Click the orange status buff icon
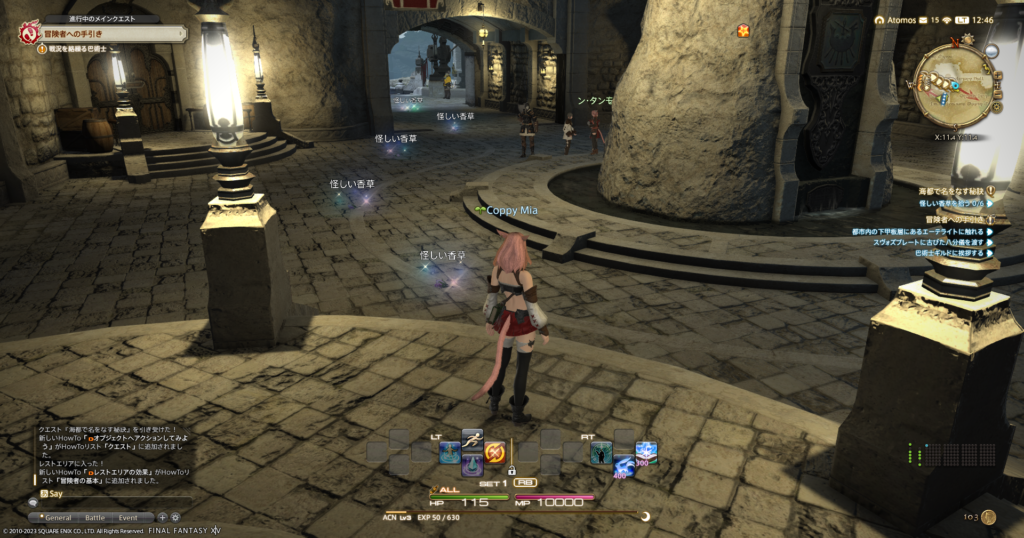This screenshot has width=1024, height=538. (744, 31)
